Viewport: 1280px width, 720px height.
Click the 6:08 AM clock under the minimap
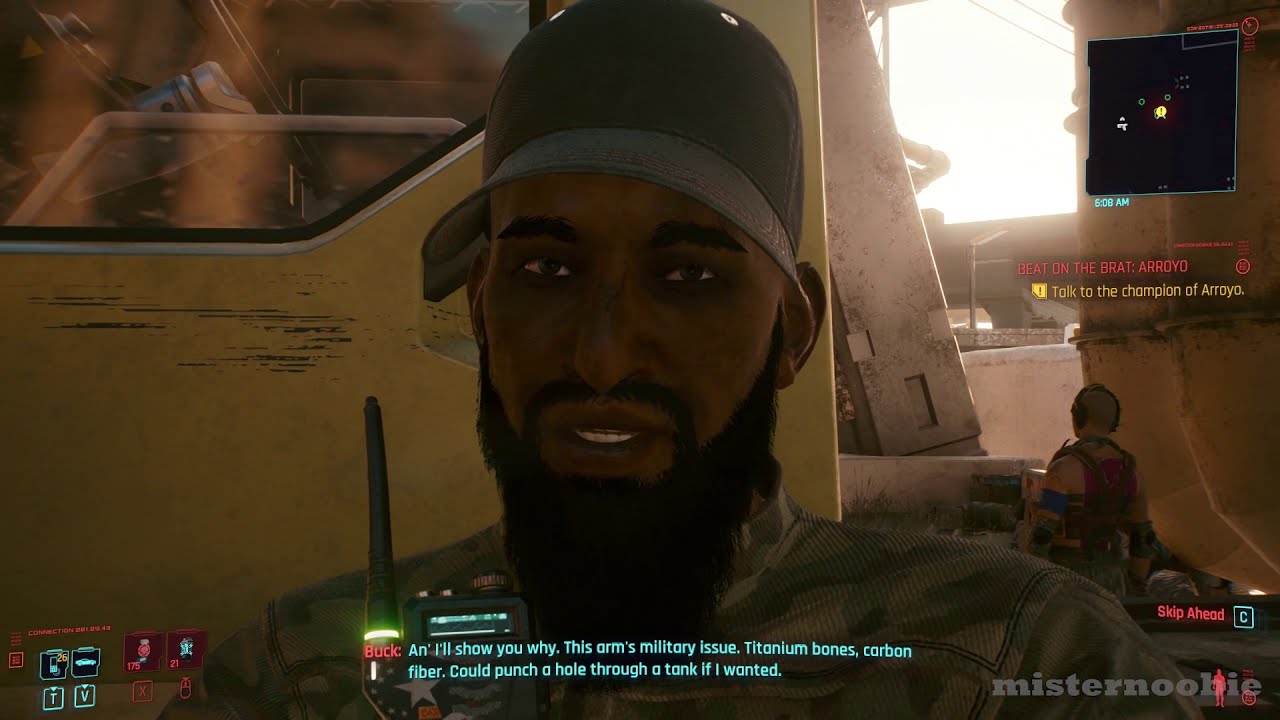1112,202
